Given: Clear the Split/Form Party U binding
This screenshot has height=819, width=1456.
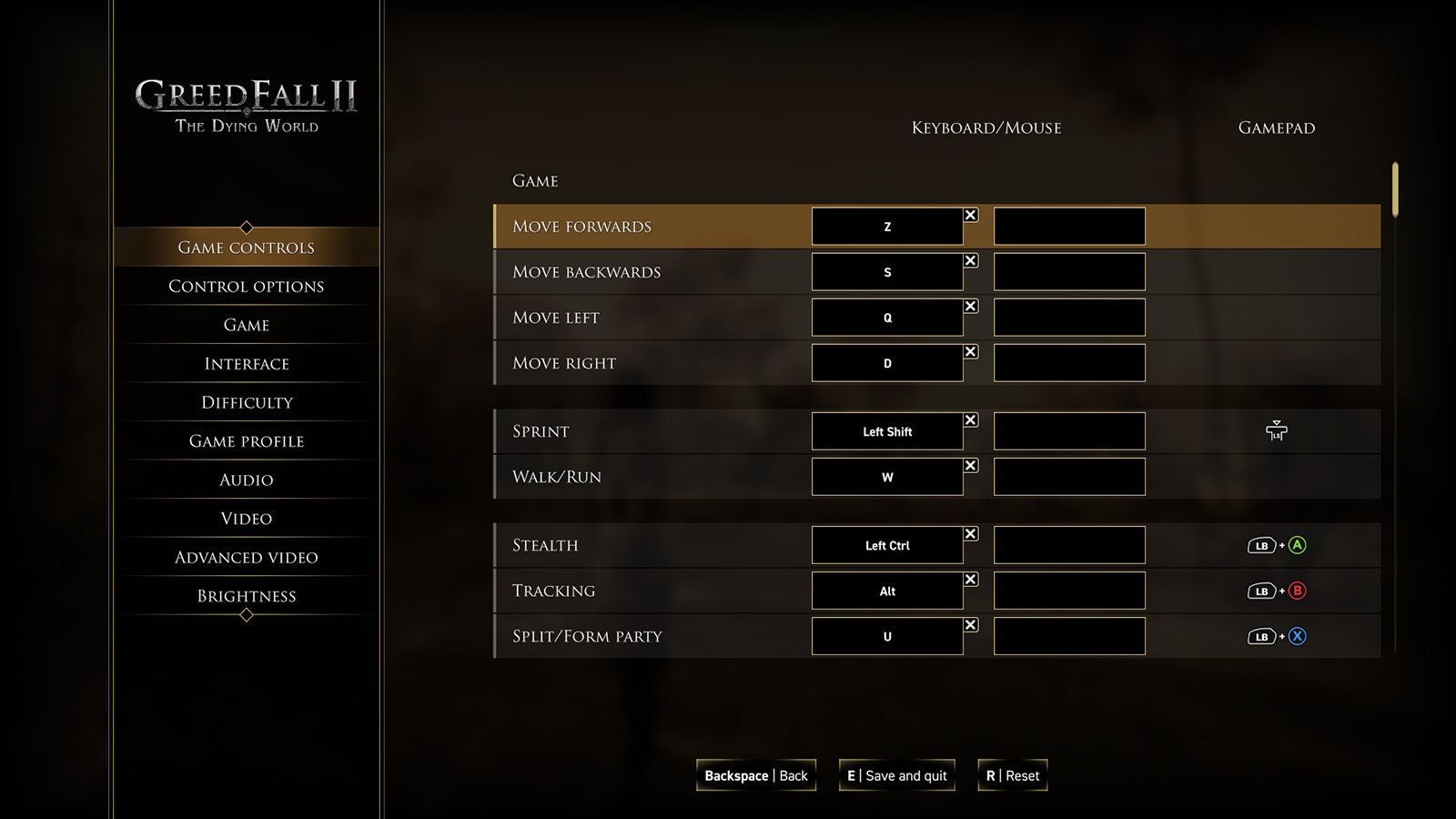Looking at the screenshot, I should pyautogui.click(x=971, y=625).
